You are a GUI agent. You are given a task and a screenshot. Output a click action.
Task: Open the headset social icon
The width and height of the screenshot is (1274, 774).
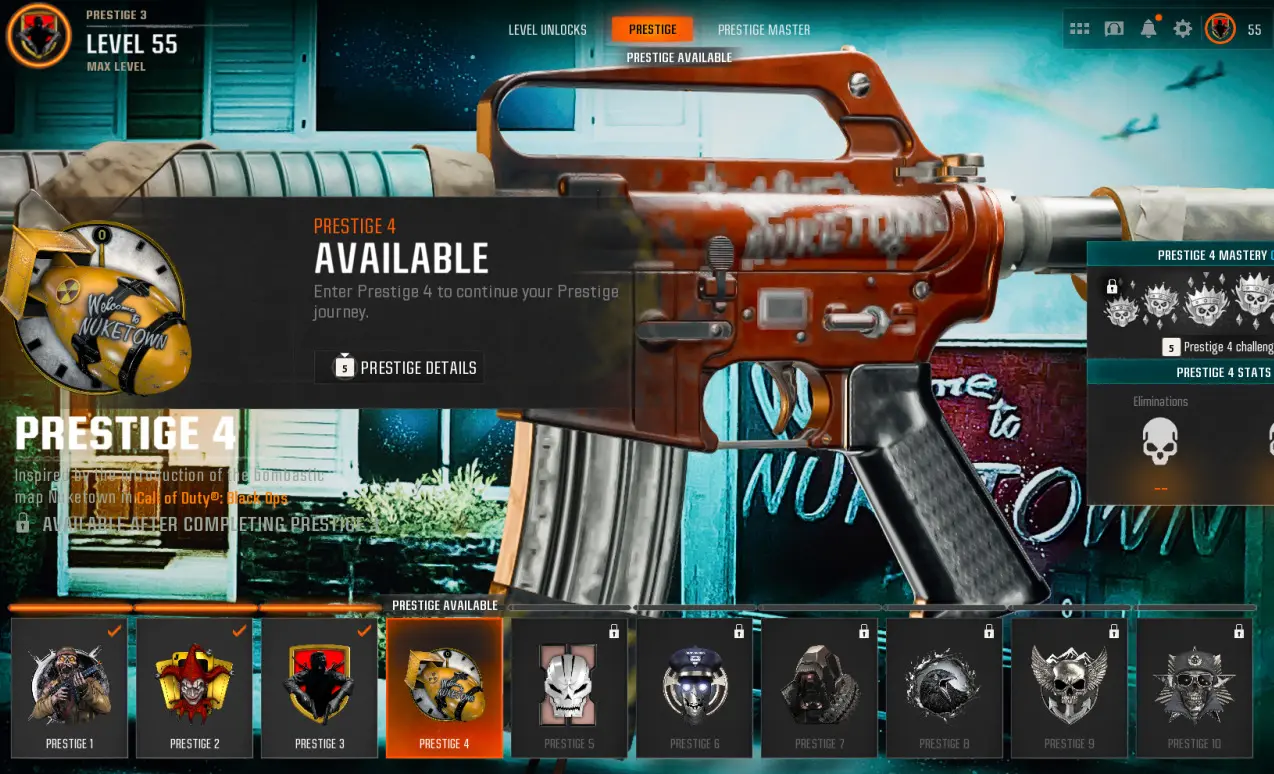point(1114,29)
